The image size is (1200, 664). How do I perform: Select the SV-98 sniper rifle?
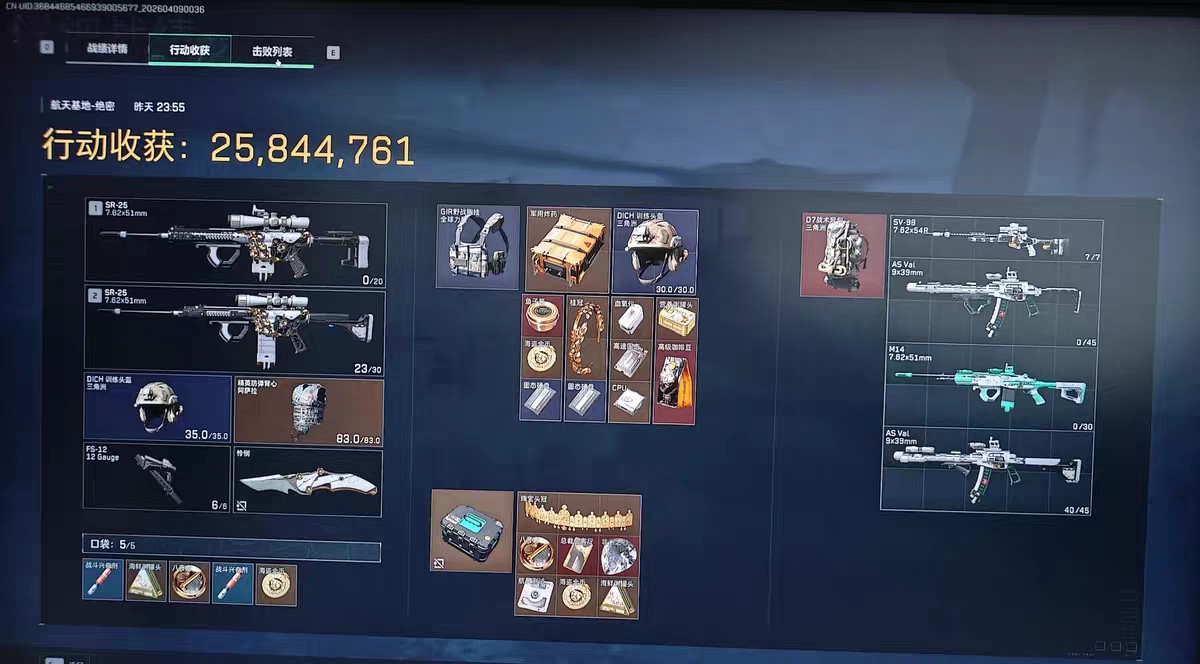(995, 238)
